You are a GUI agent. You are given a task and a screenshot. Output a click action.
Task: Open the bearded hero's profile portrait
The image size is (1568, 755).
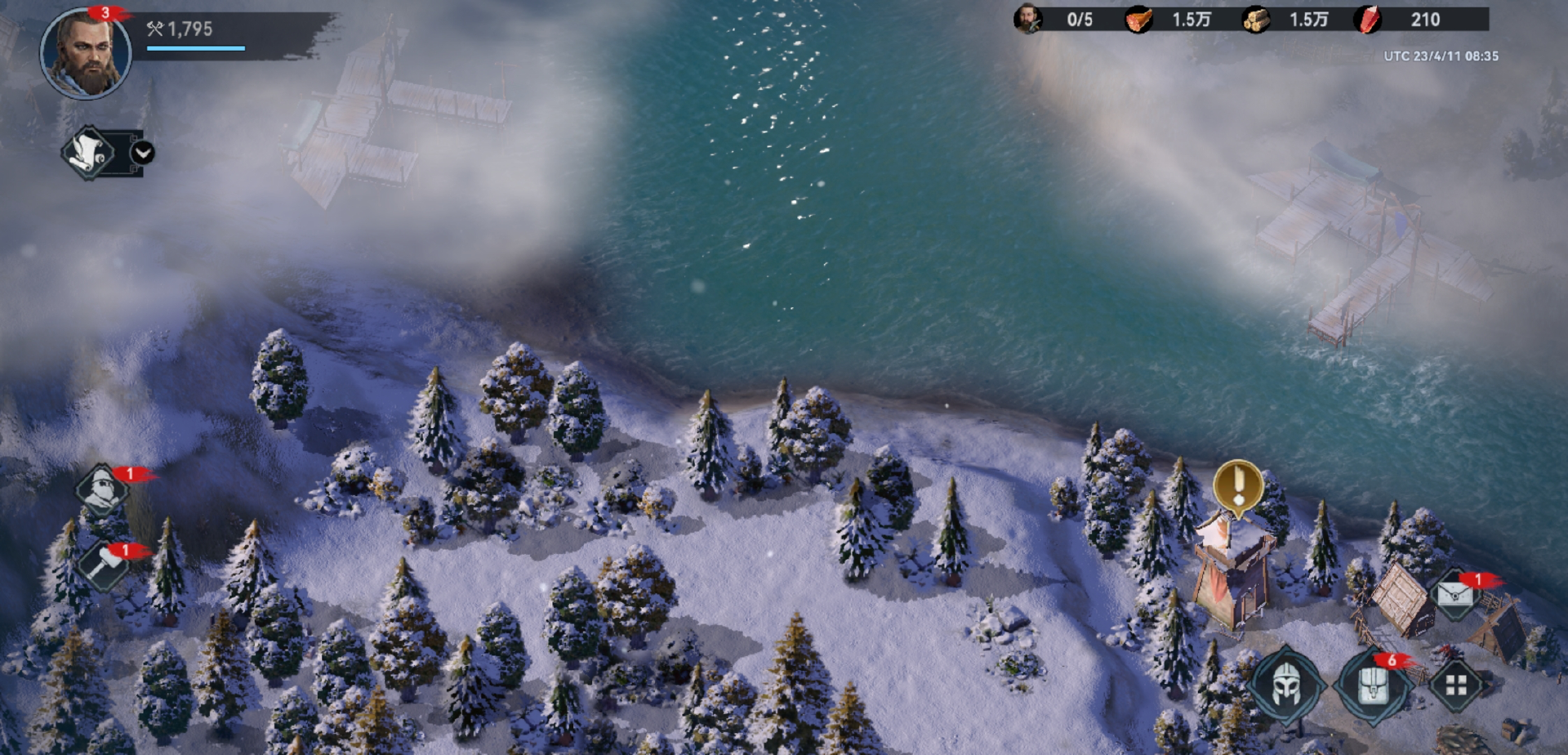pyautogui.click(x=85, y=54)
